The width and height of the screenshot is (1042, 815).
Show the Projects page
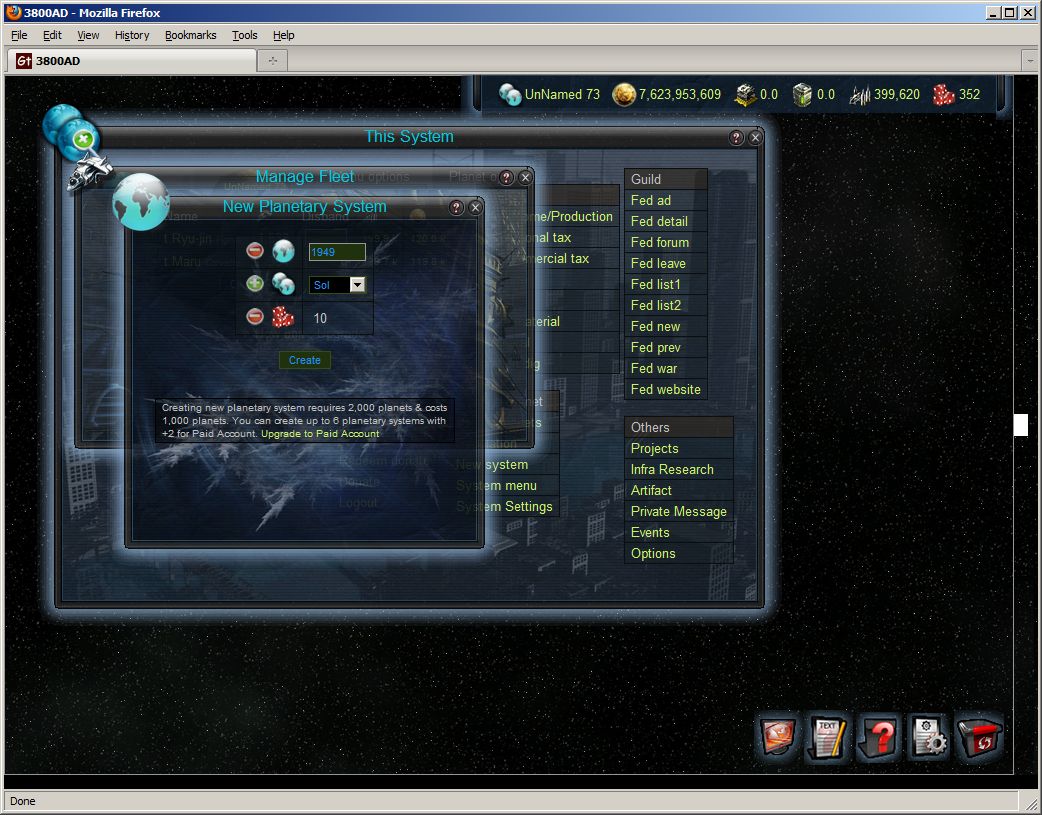[654, 448]
